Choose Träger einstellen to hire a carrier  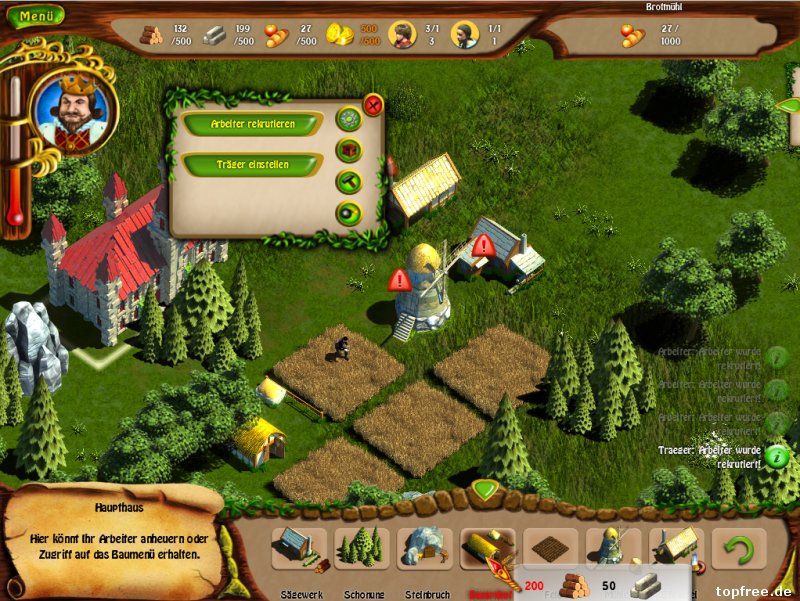tap(252, 164)
